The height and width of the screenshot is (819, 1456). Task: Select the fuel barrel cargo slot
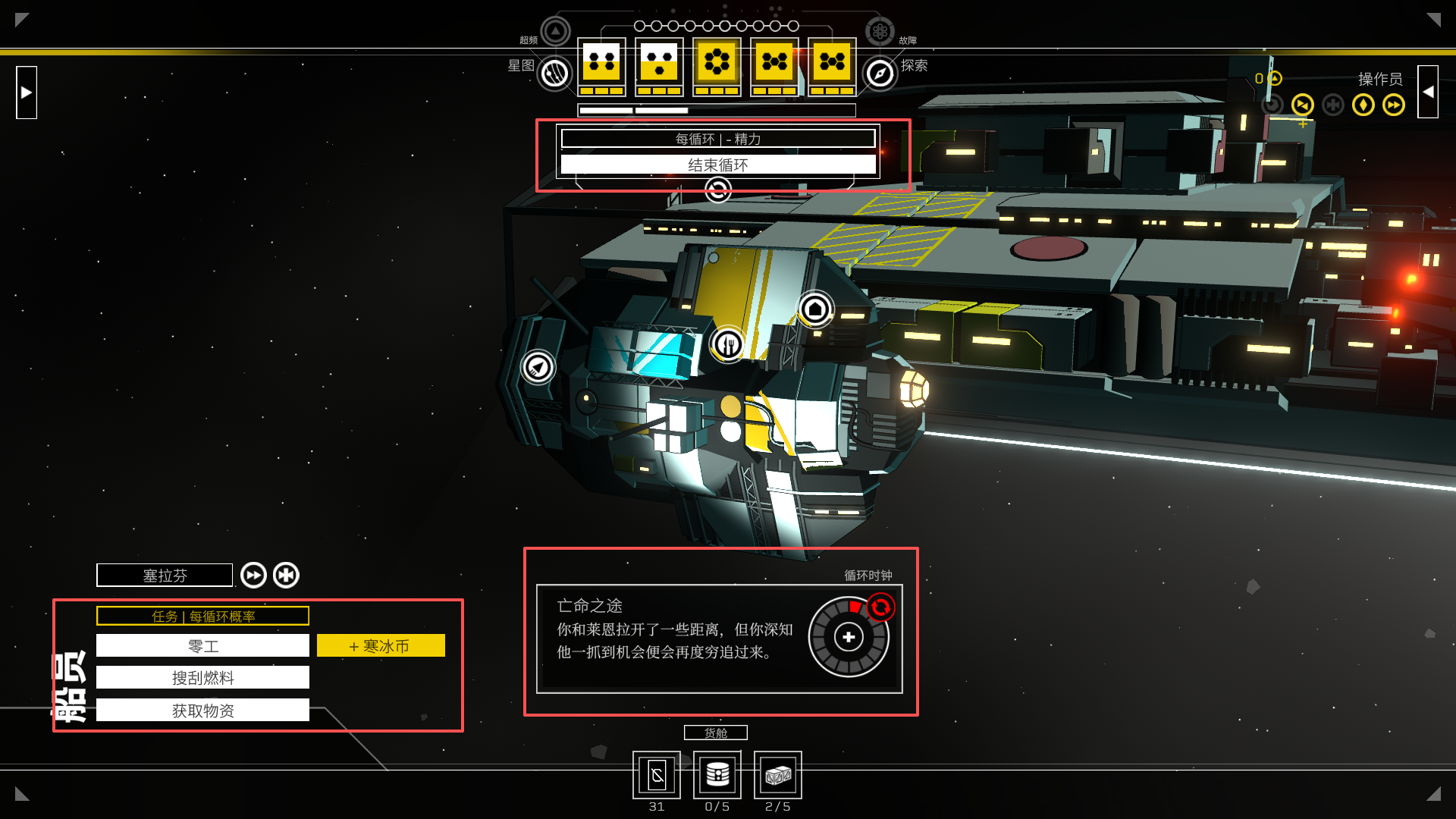(717, 775)
